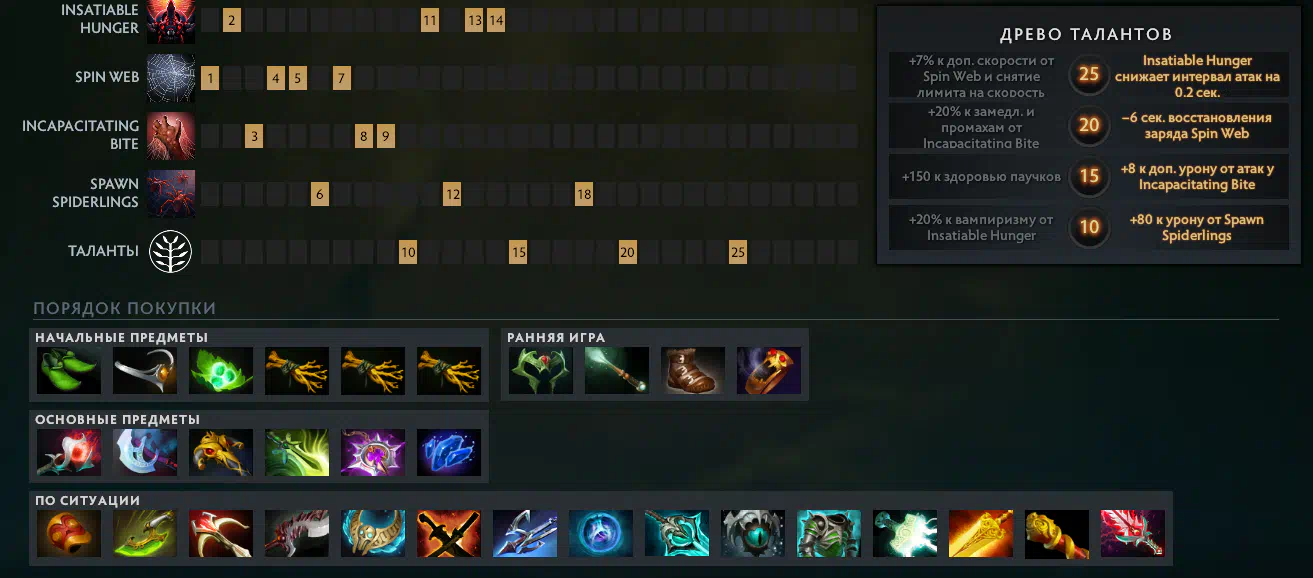Screen dimensions: 1313x578
Task: Select the Slippers of Agility starting item
Action: 69,371
